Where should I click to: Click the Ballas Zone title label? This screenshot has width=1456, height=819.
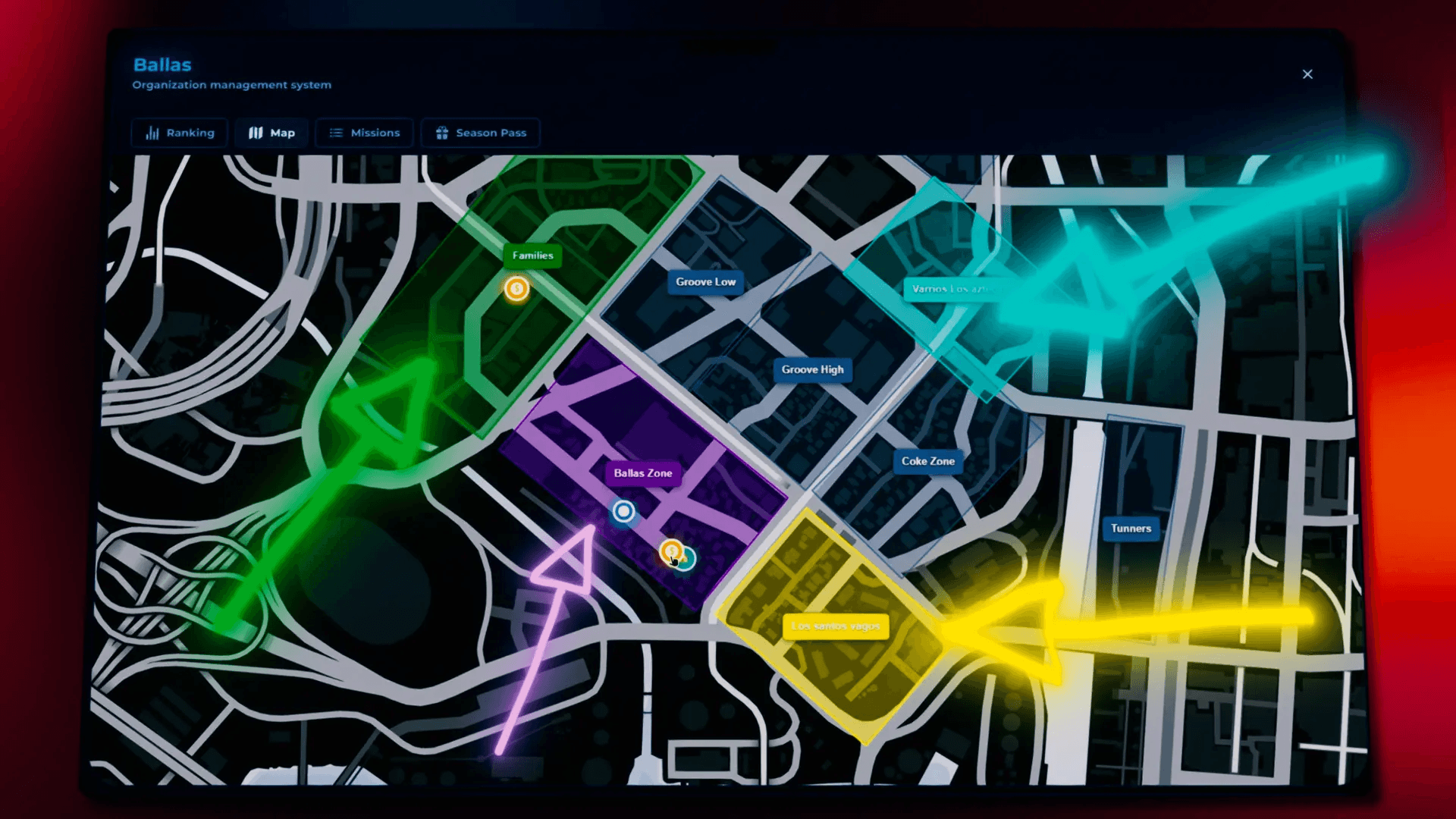642,472
